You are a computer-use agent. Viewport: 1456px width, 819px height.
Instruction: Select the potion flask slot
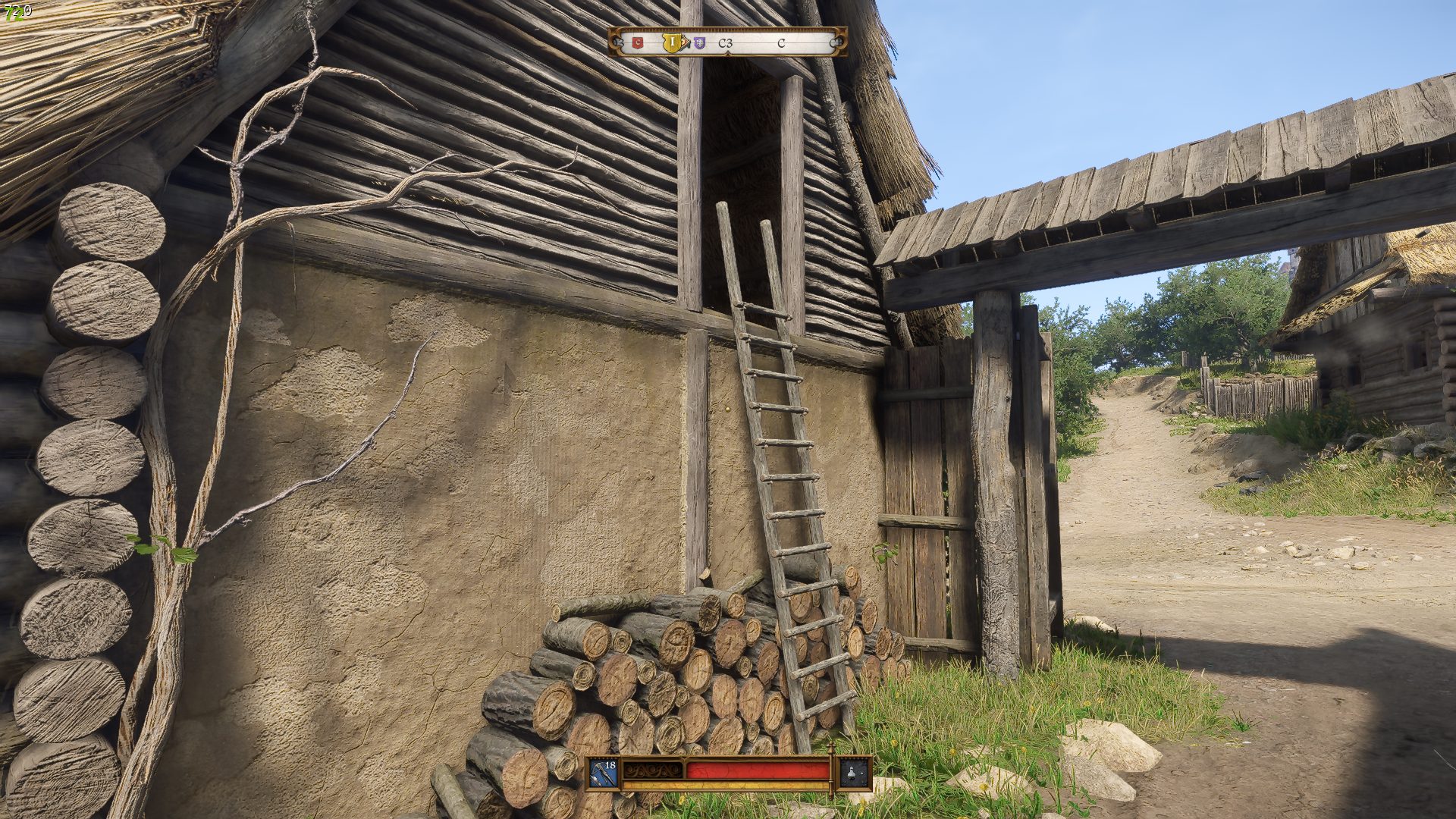[x=853, y=773]
